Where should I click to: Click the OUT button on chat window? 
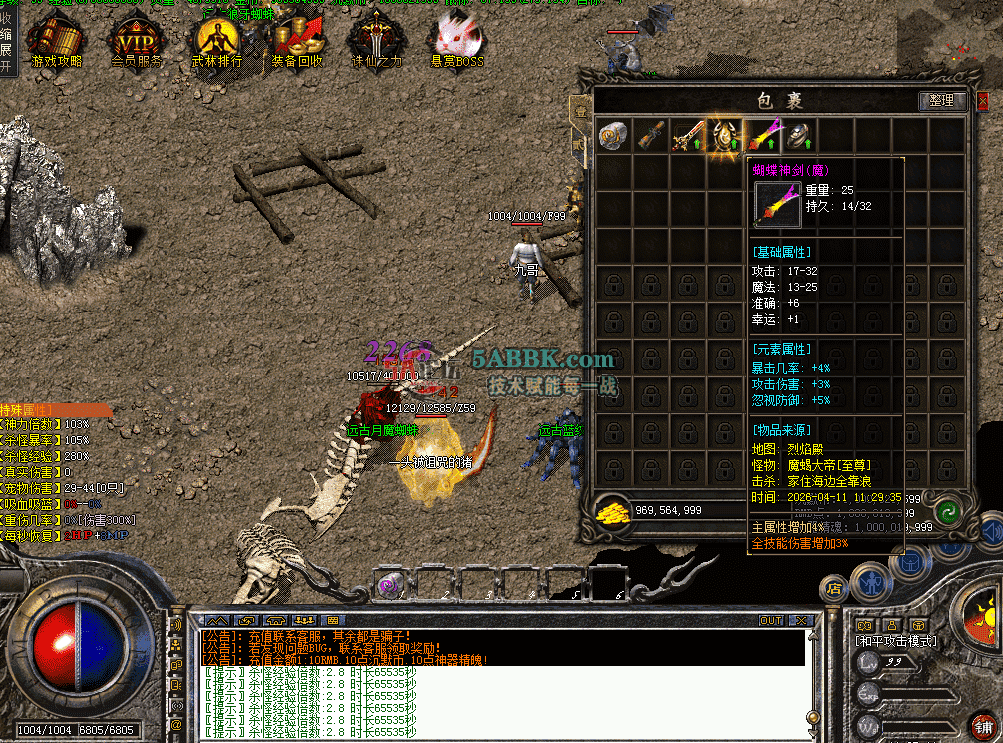pos(771,621)
